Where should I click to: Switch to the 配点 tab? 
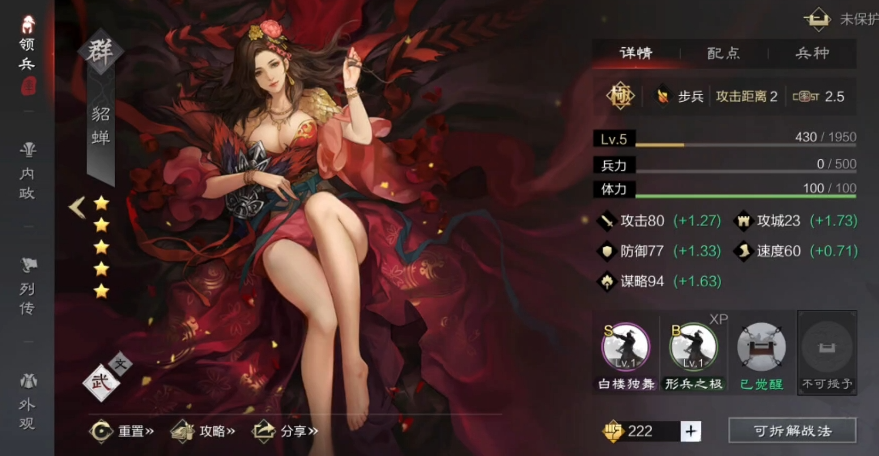coord(723,53)
